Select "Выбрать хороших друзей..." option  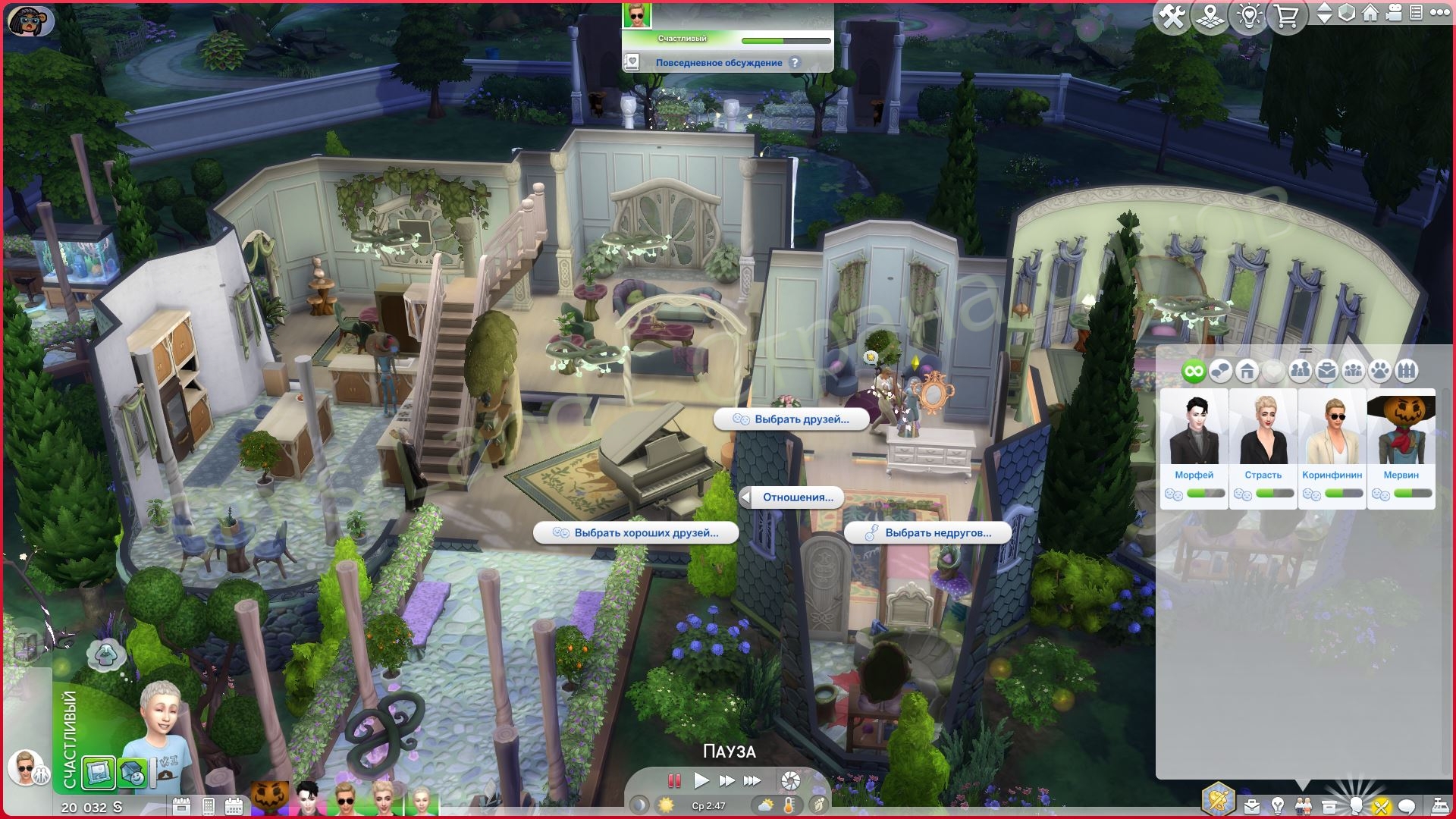(x=636, y=533)
